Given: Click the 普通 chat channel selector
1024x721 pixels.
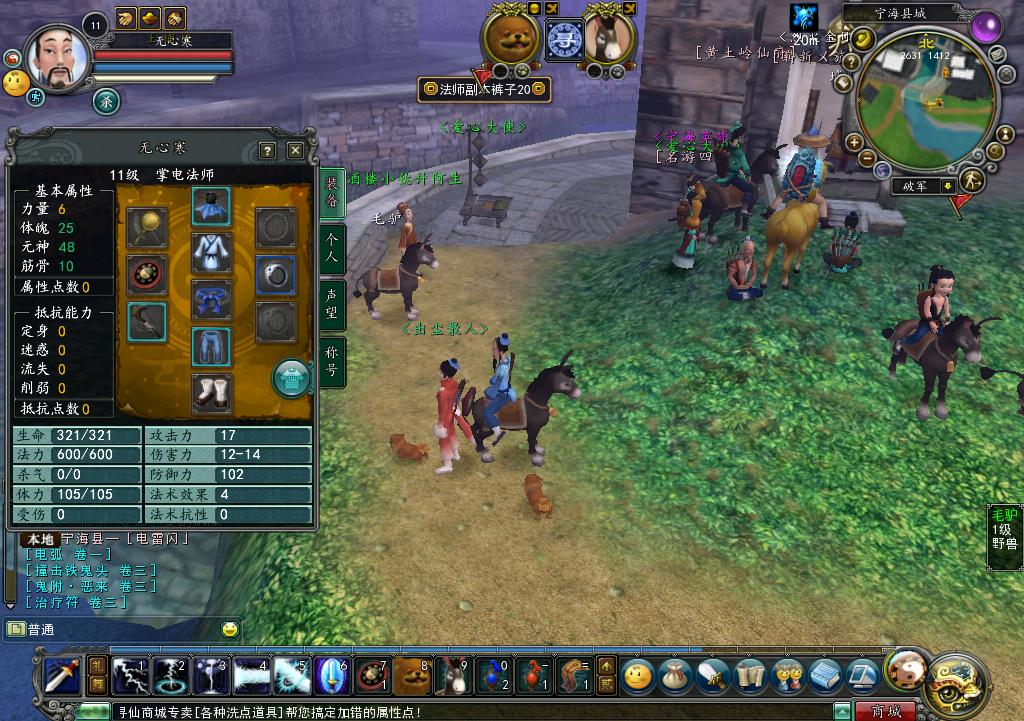Looking at the screenshot, I should click(40, 630).
